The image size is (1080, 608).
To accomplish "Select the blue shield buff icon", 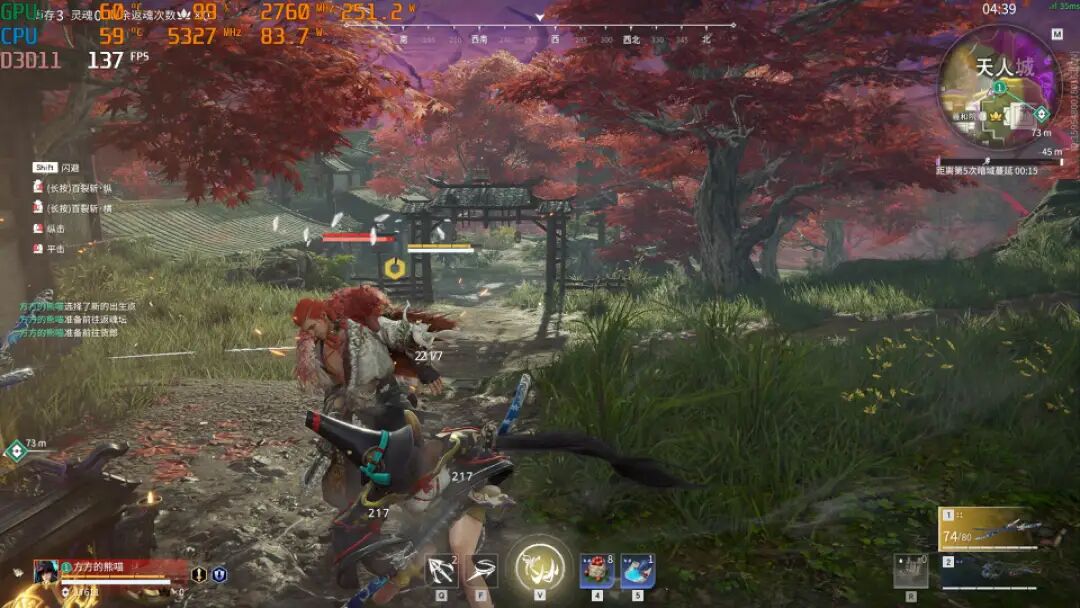I will pos(219,575).
